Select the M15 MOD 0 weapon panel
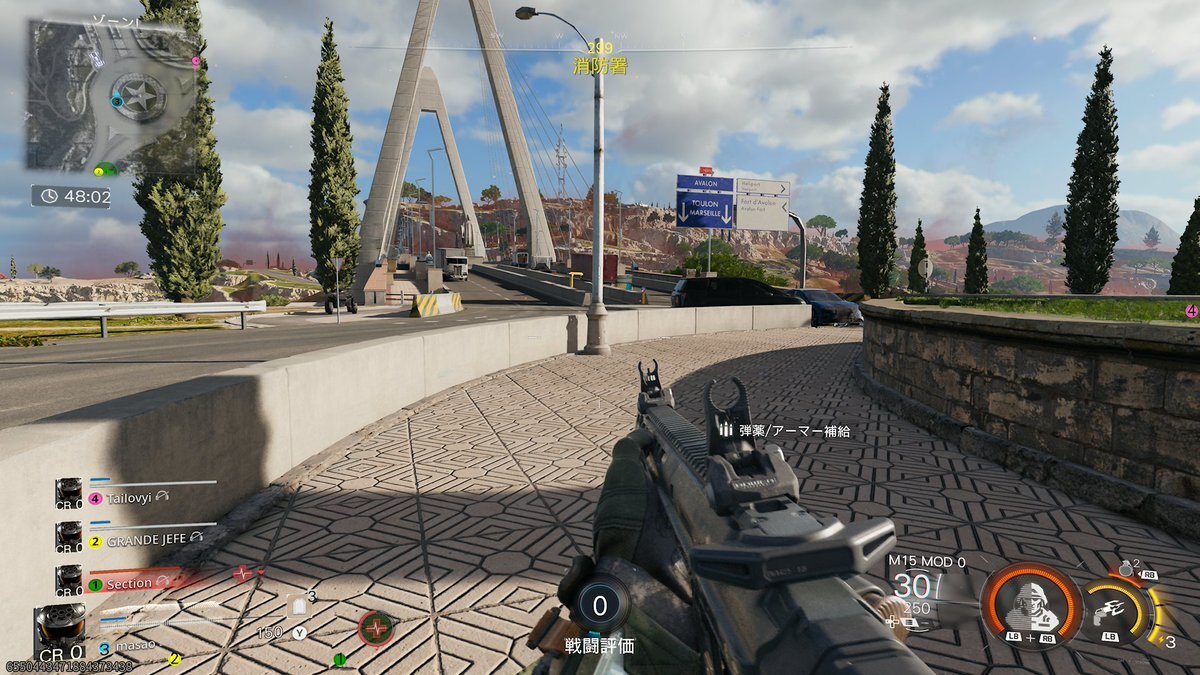The width and height of the screenshot is (1200, 675). coord(927,590)
